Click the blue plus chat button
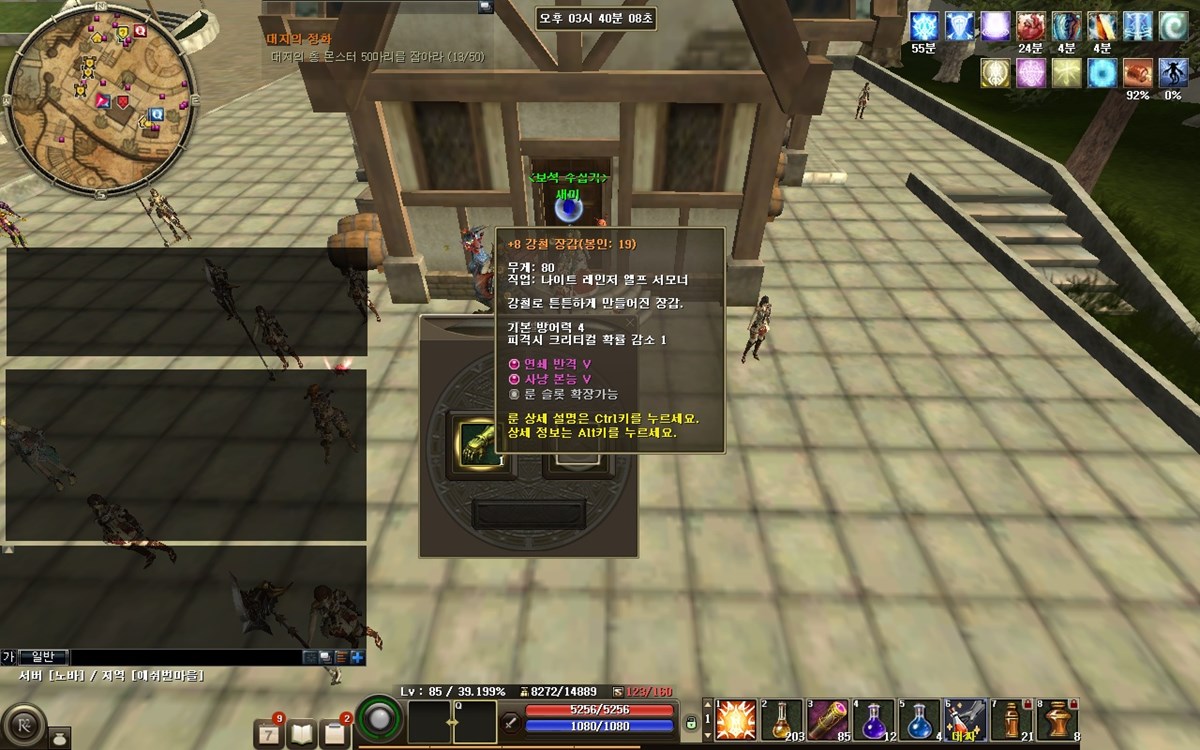 pos(357,657)
